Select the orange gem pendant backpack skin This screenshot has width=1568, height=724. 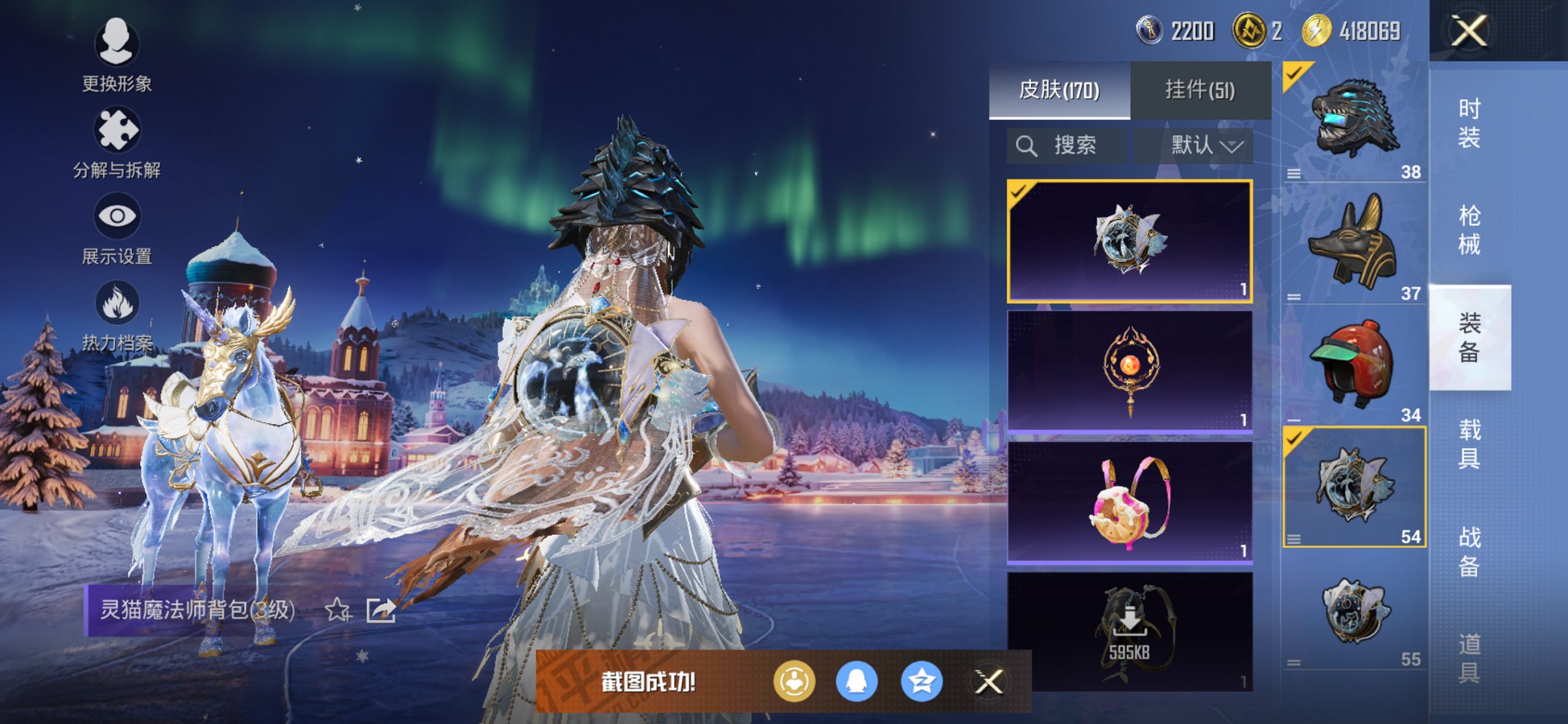click(1129, 371)
